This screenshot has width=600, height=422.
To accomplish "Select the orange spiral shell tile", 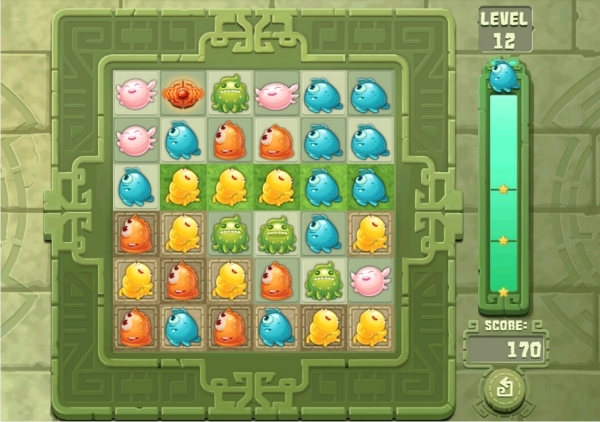I will click(x=182, y=93).
